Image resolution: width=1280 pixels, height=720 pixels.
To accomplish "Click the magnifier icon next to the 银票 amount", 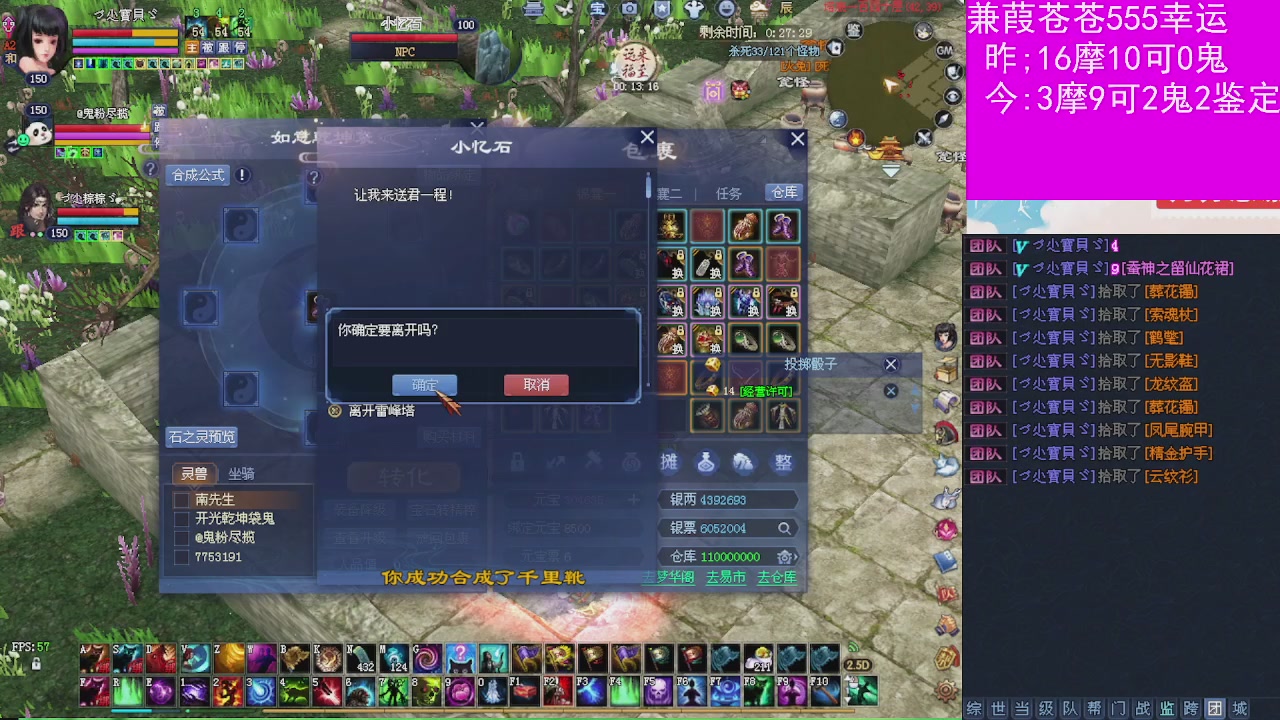I will 783,528.
